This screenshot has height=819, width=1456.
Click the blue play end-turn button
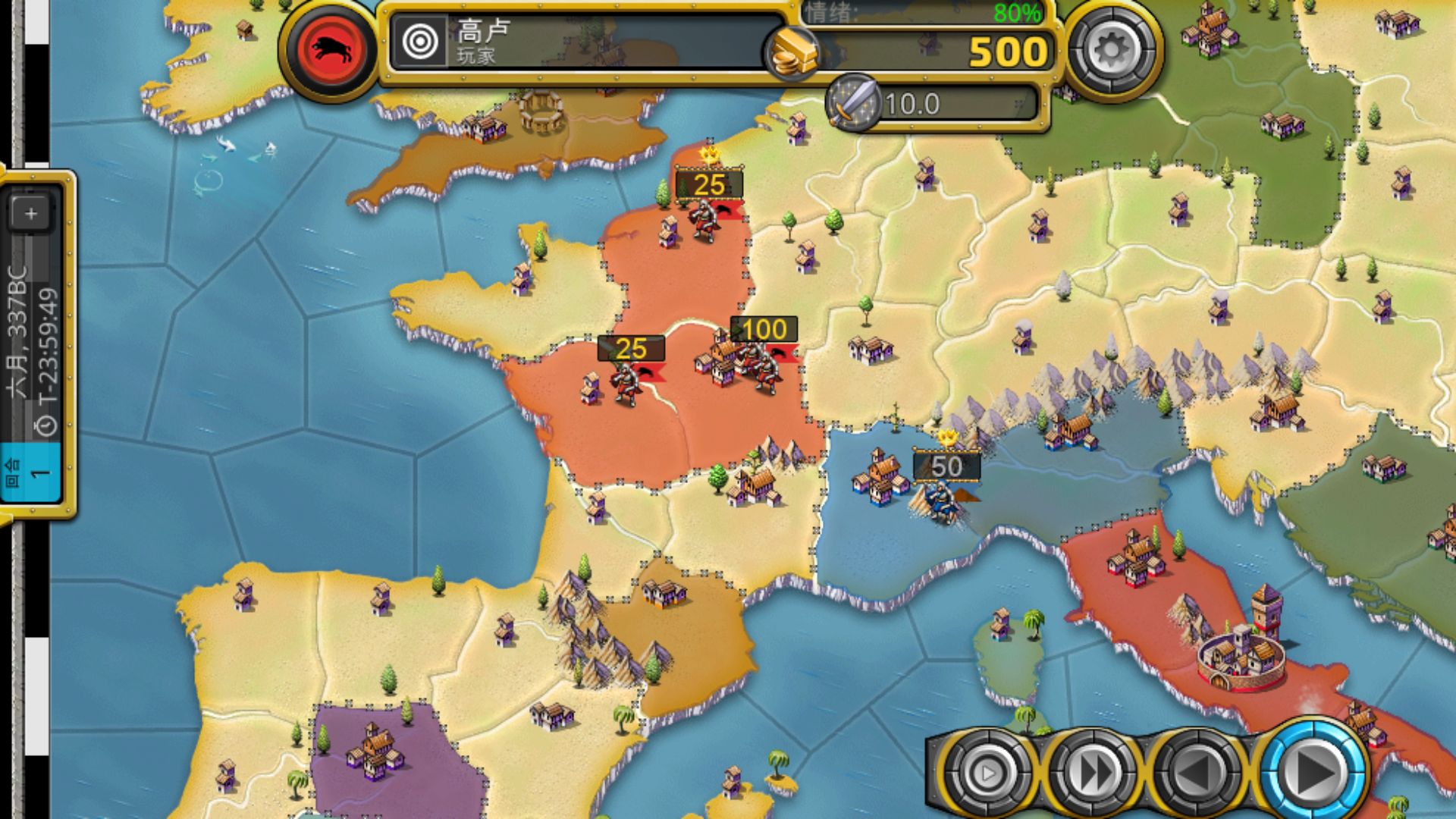1312,771
